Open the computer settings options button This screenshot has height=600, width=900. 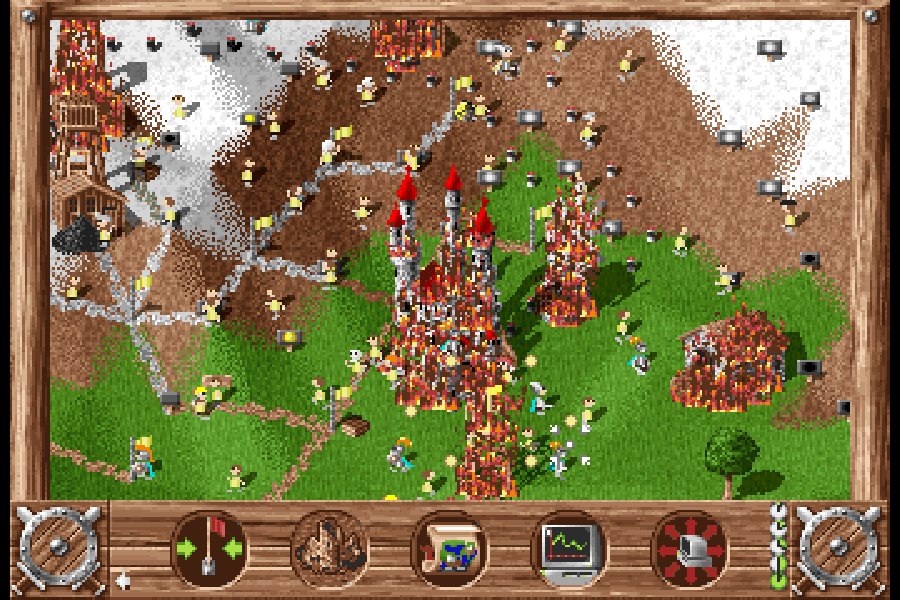(x=689, y=548)
